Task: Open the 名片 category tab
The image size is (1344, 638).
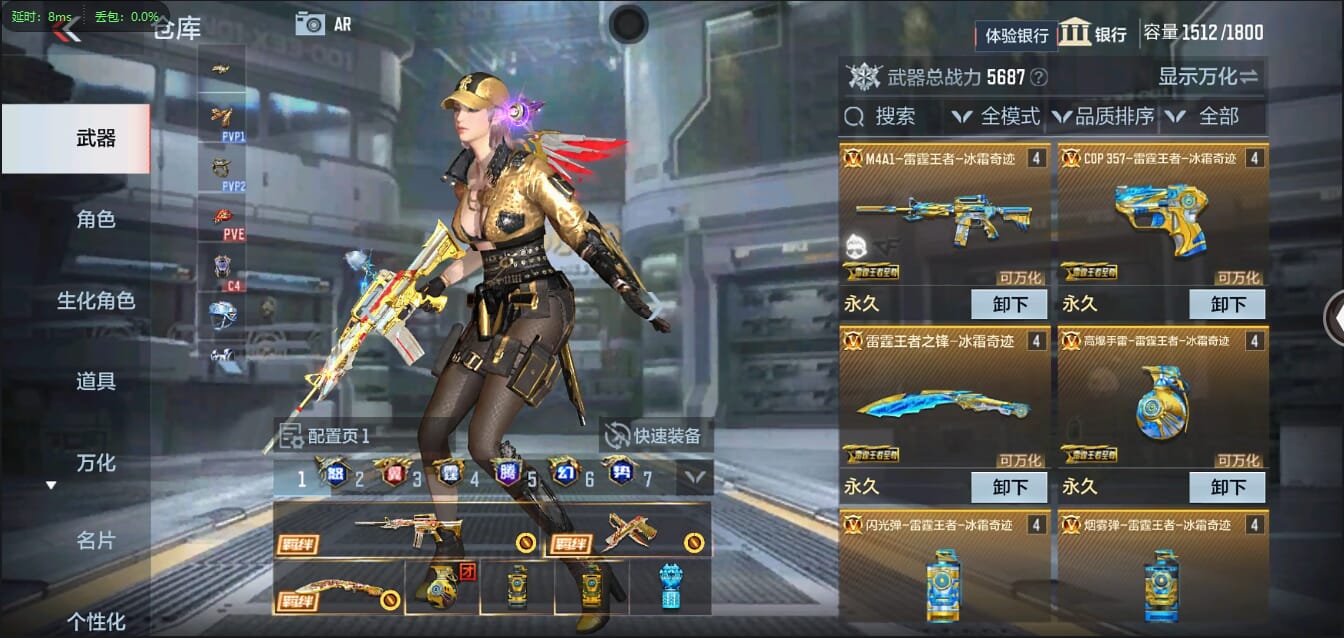Action: click(x=95, y=541)
